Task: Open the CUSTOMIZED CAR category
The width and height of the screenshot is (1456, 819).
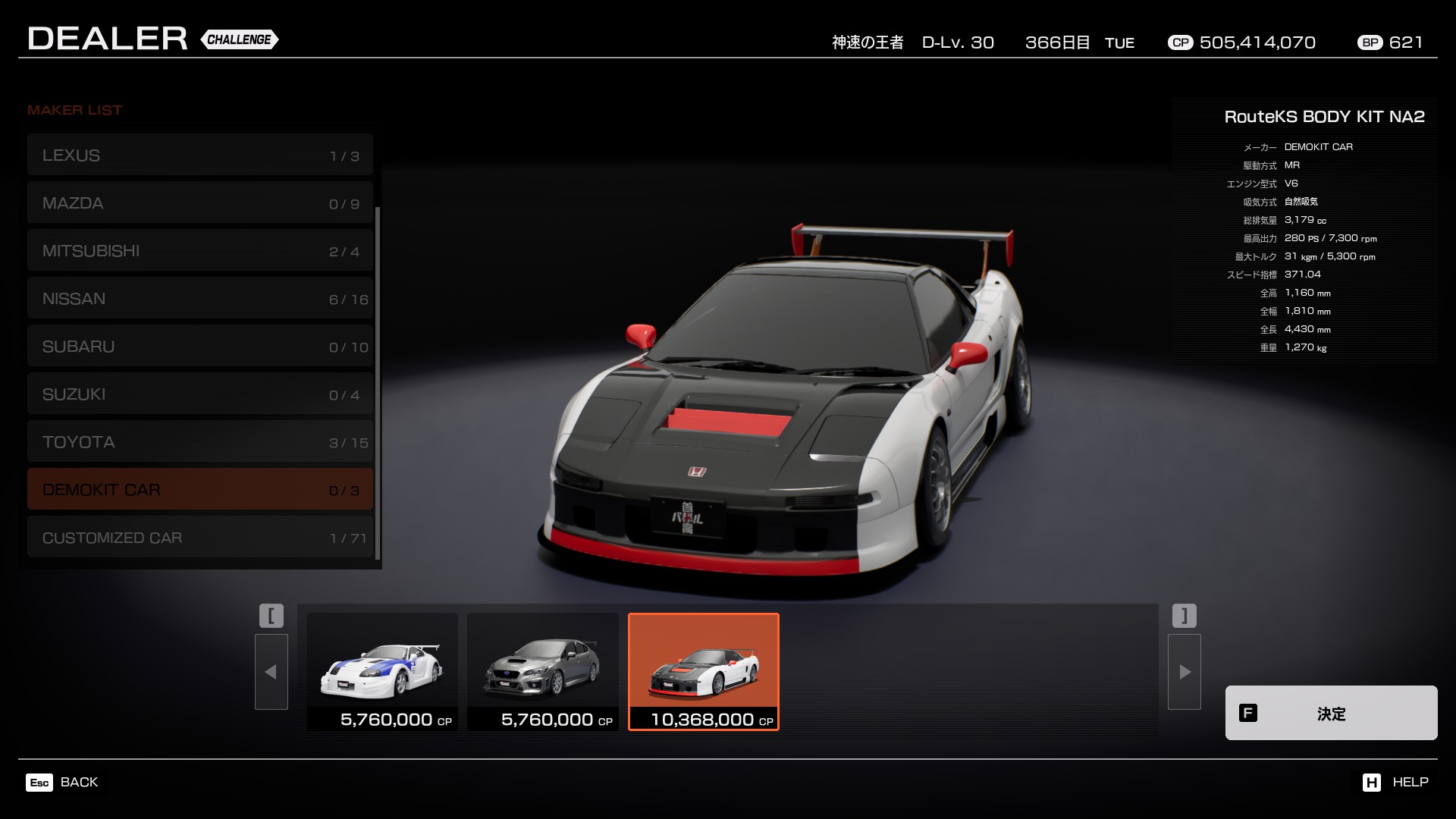Action: [x=200, y=538]
